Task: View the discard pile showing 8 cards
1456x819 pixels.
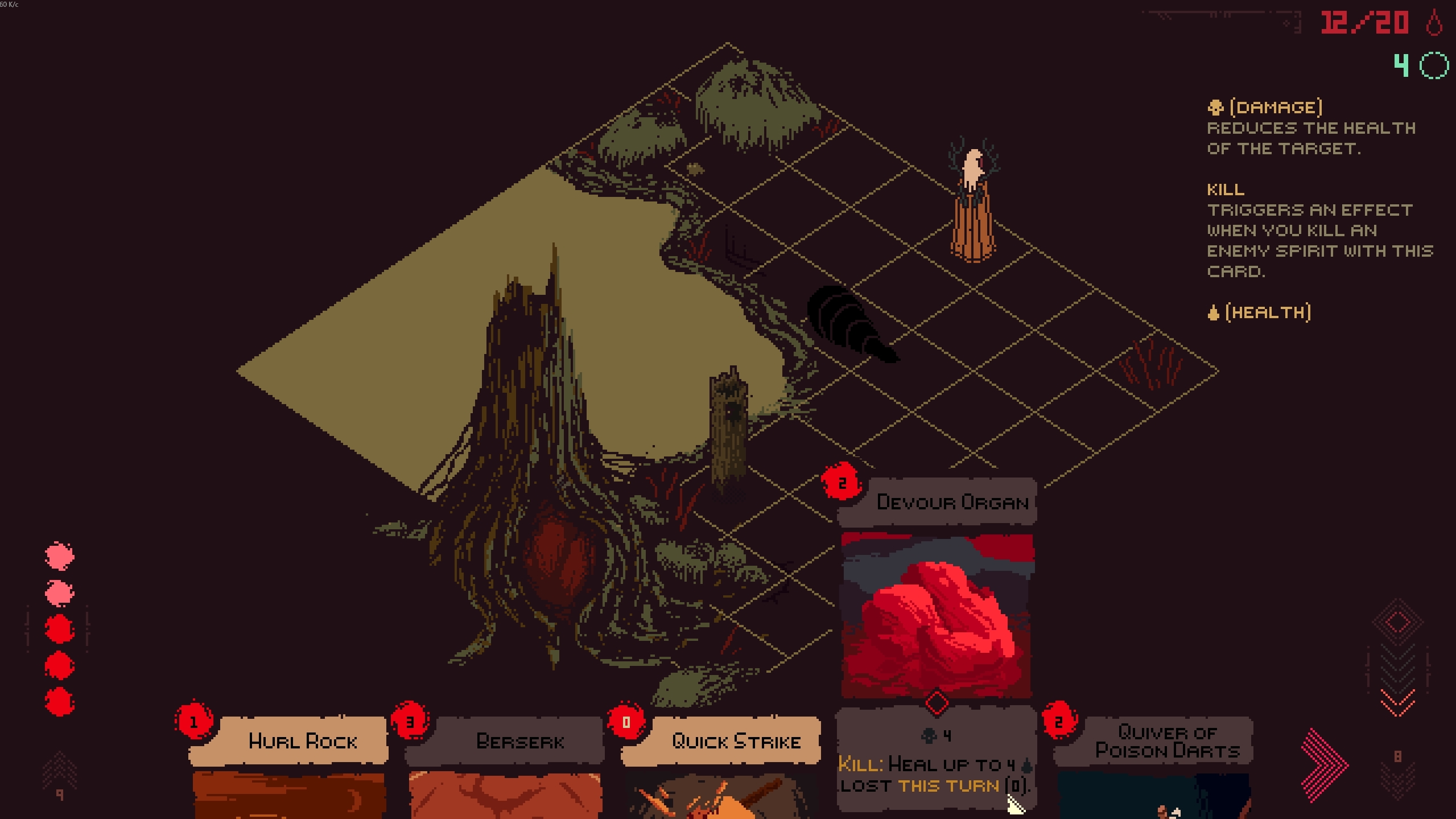Action: pos(1397,769)
